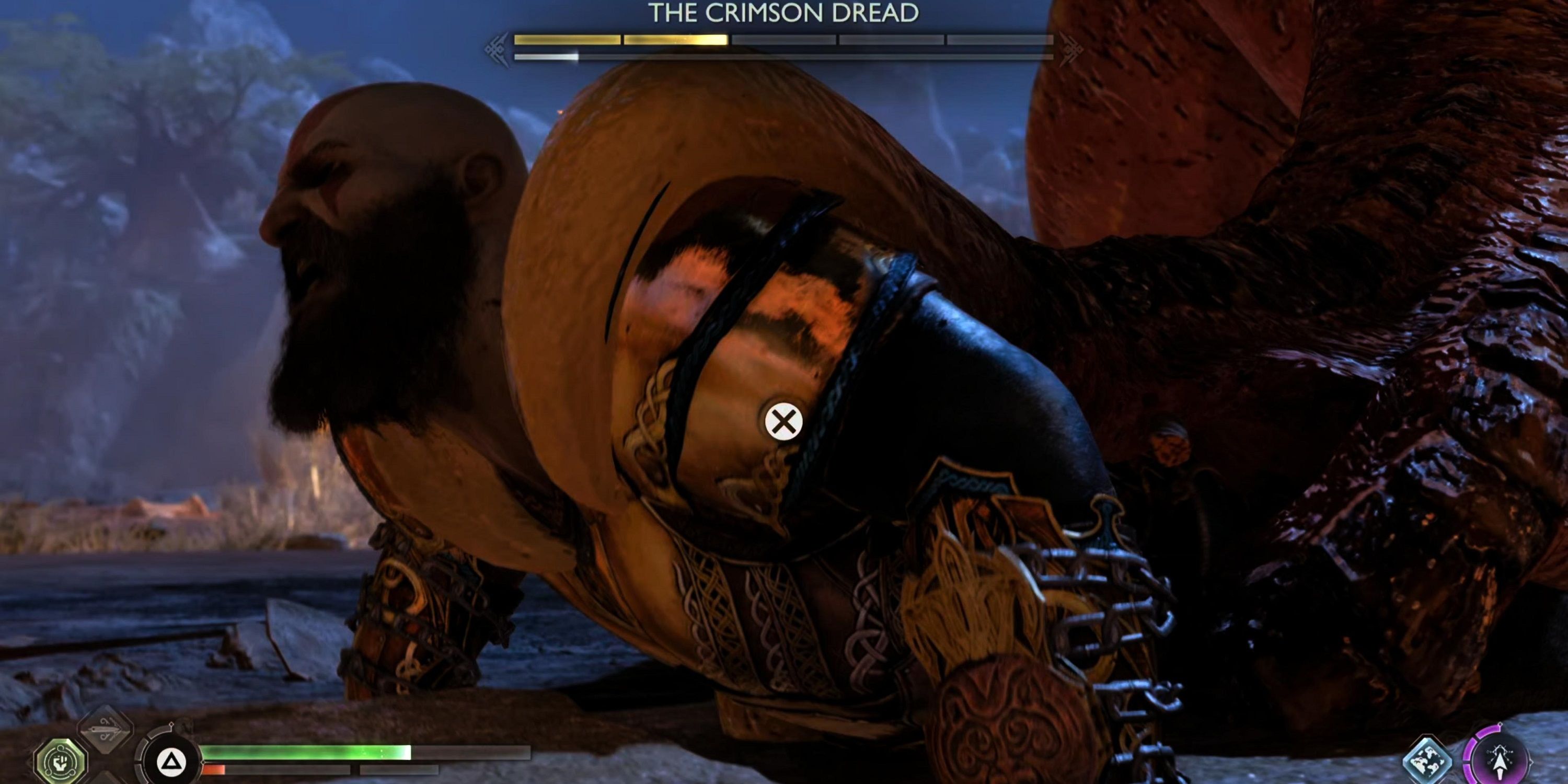Select the first boss health bar segment
The height and width of the screenshot is (784, 1568).
pos(566,41)
